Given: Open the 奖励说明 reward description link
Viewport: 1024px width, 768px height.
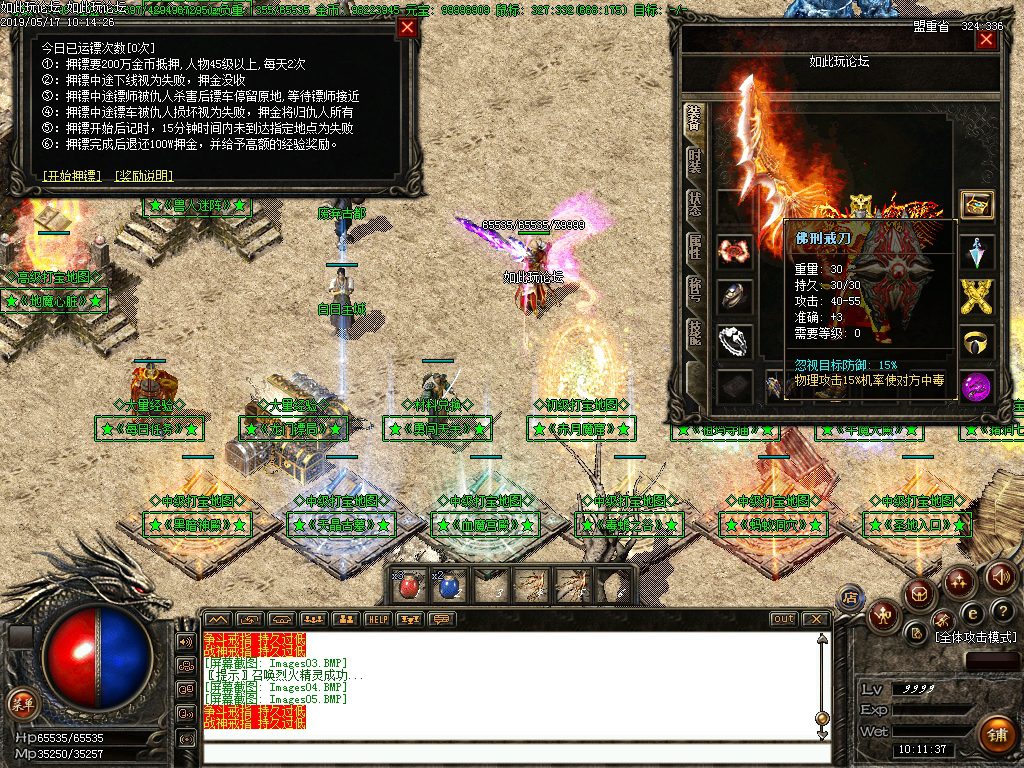Looking at the screenshot, I should [144, 176].
